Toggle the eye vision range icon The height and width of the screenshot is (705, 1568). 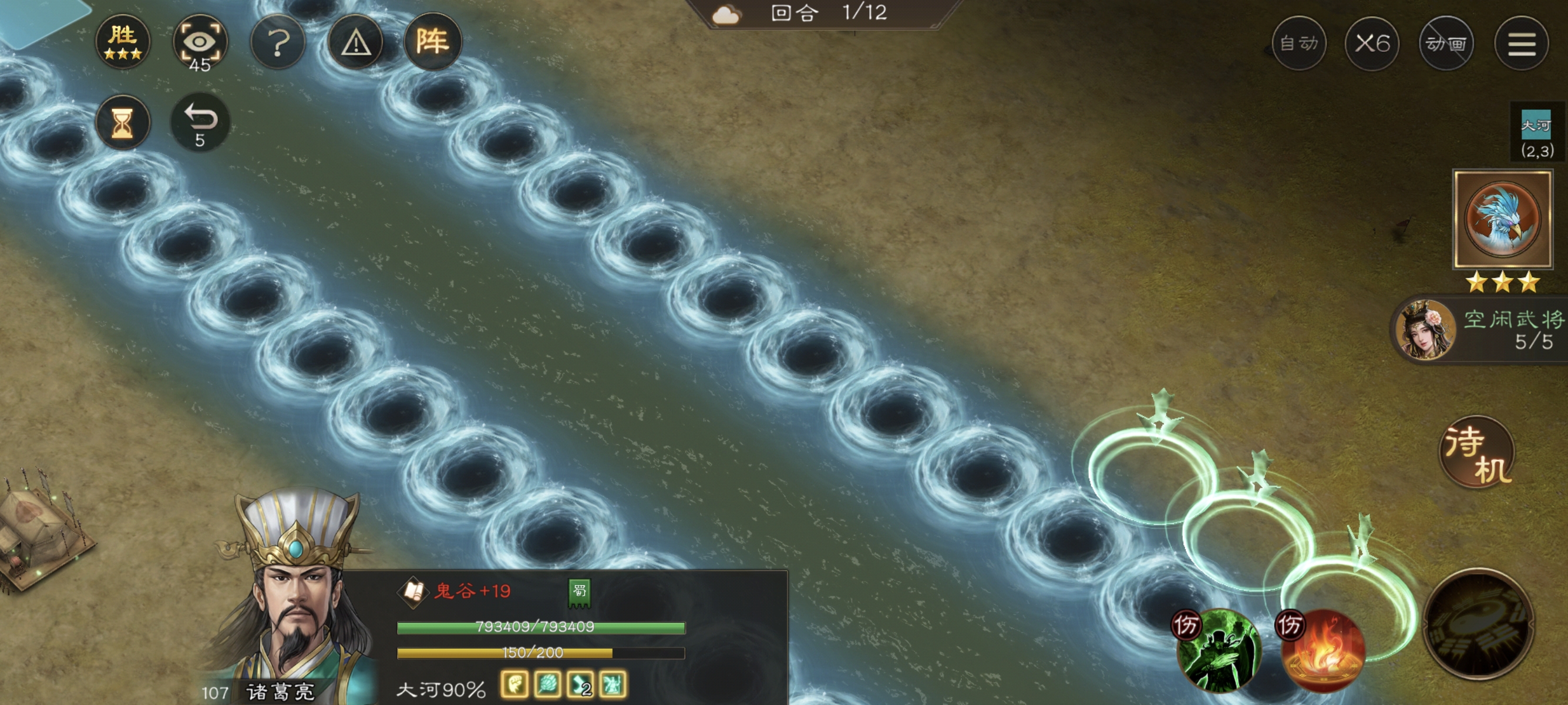click(200, 43)
